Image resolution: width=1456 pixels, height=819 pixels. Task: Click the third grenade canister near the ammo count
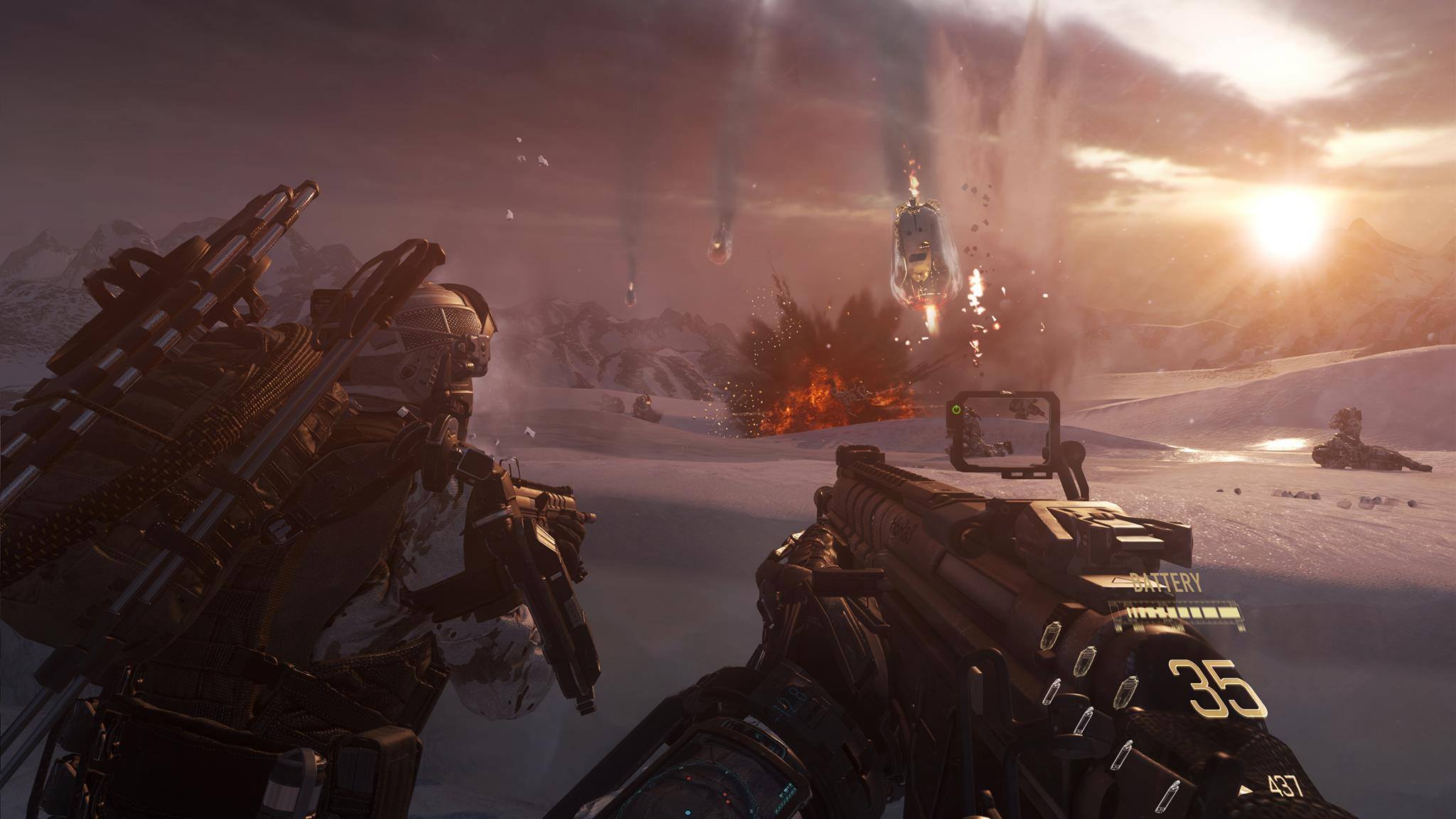(x=1128, y=692)
